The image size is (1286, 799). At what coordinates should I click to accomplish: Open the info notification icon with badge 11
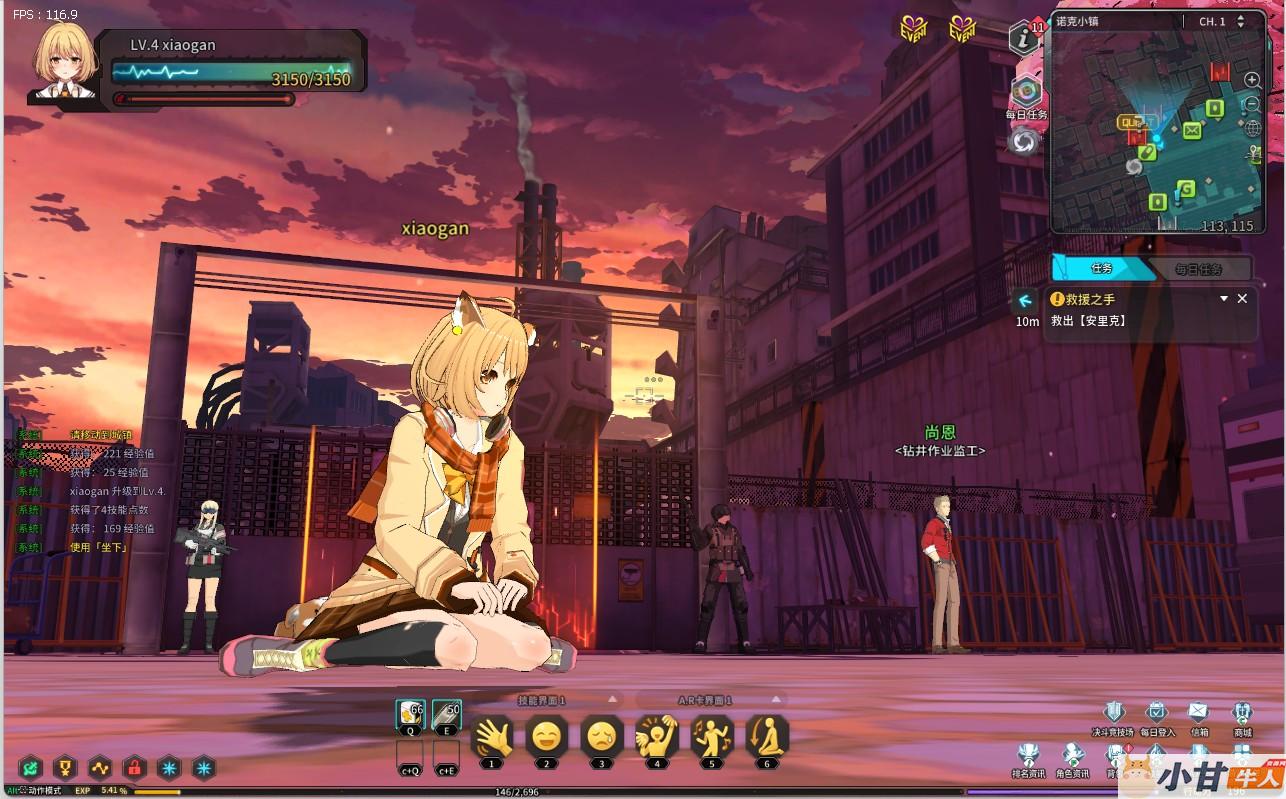[x=1023, y=38]
